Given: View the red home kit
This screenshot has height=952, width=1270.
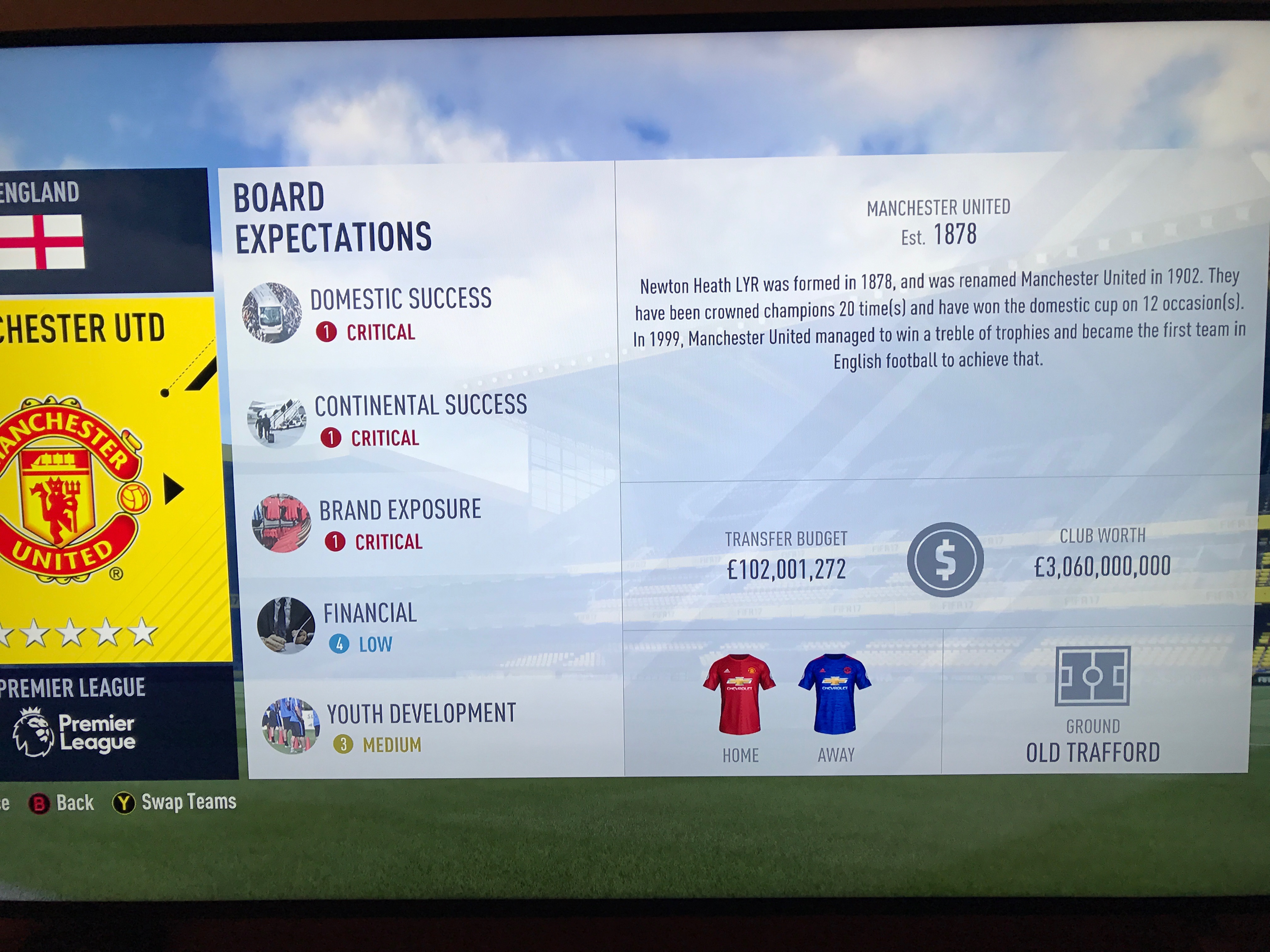Looking at the screenshot, I should point(740,694).
